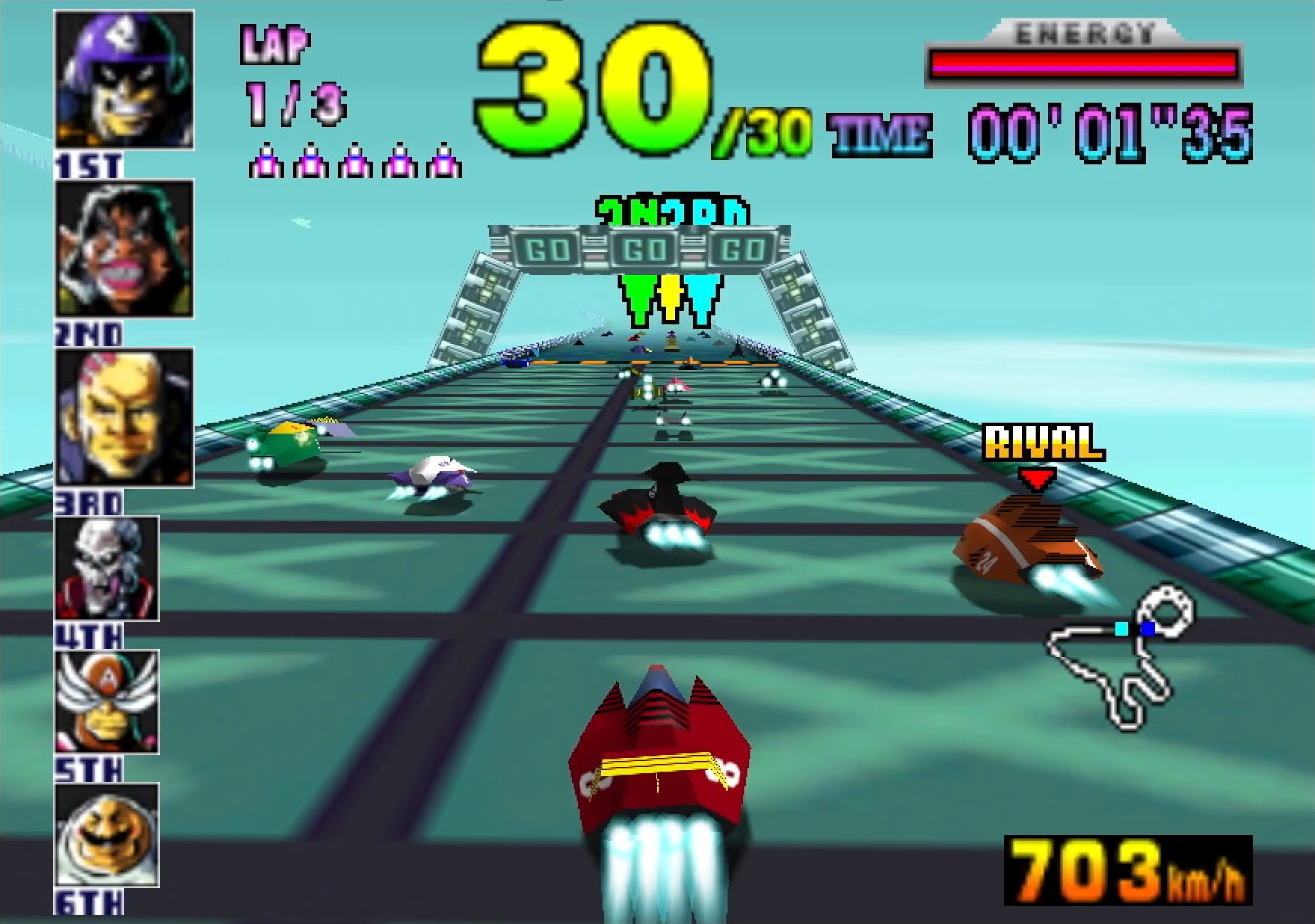Choose the 3rd place yellow-faced racer portrait
The height and width of the screenshot is (924, 1315).
coord(124,417)
